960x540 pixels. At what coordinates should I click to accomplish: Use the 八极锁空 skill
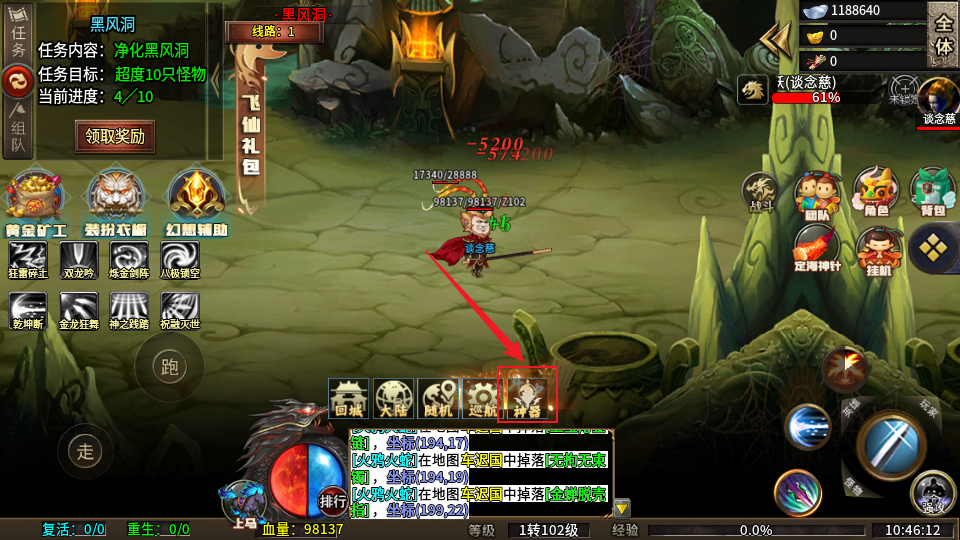[x=180, y=260]
